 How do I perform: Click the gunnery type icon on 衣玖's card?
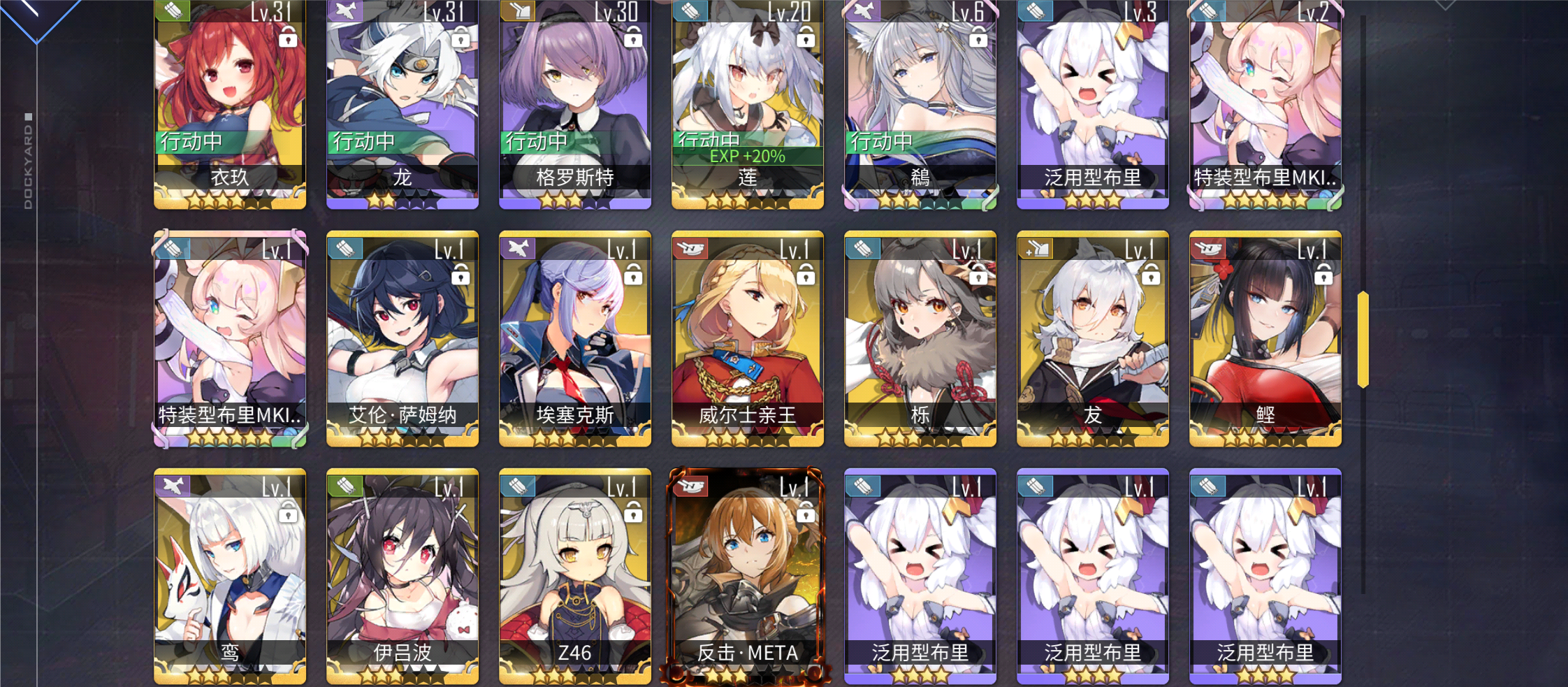pyautogui.click(x=173, y=11)
